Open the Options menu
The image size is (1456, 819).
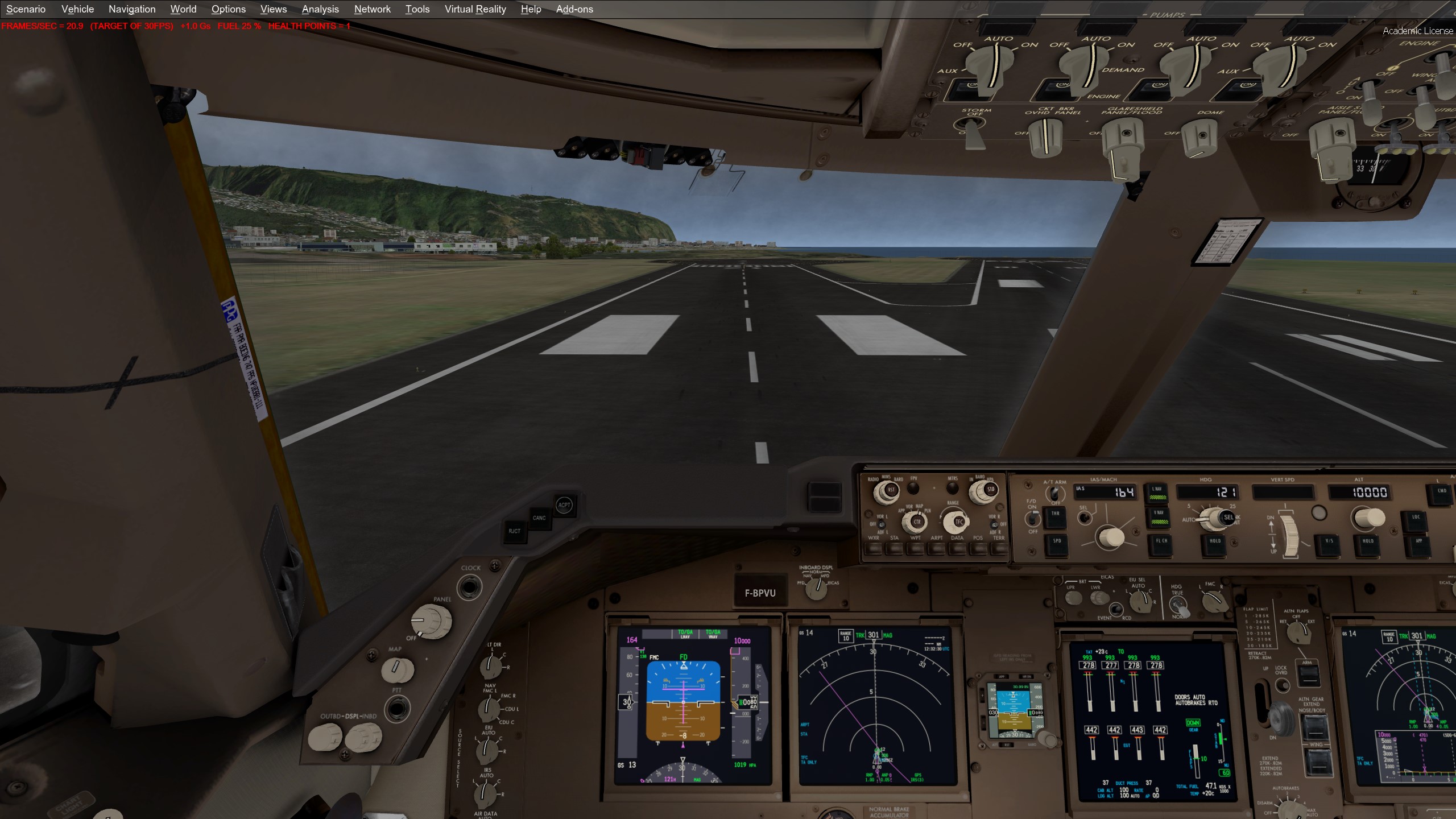click(x=228, y=9)
